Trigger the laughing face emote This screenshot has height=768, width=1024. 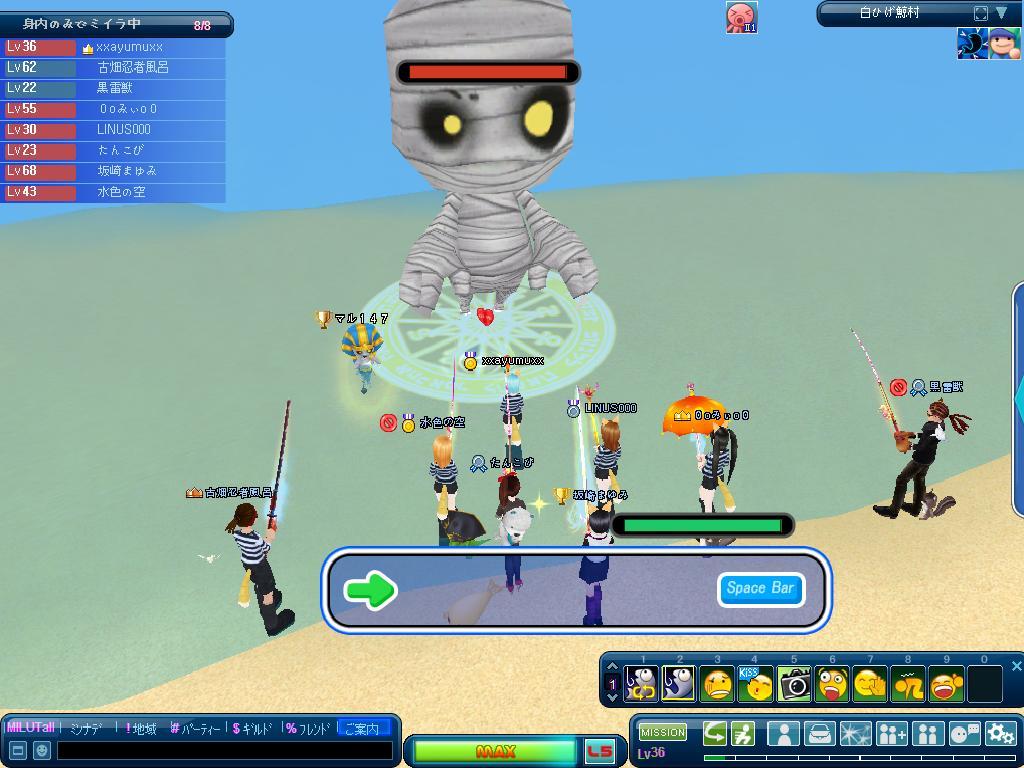[946, 684]
